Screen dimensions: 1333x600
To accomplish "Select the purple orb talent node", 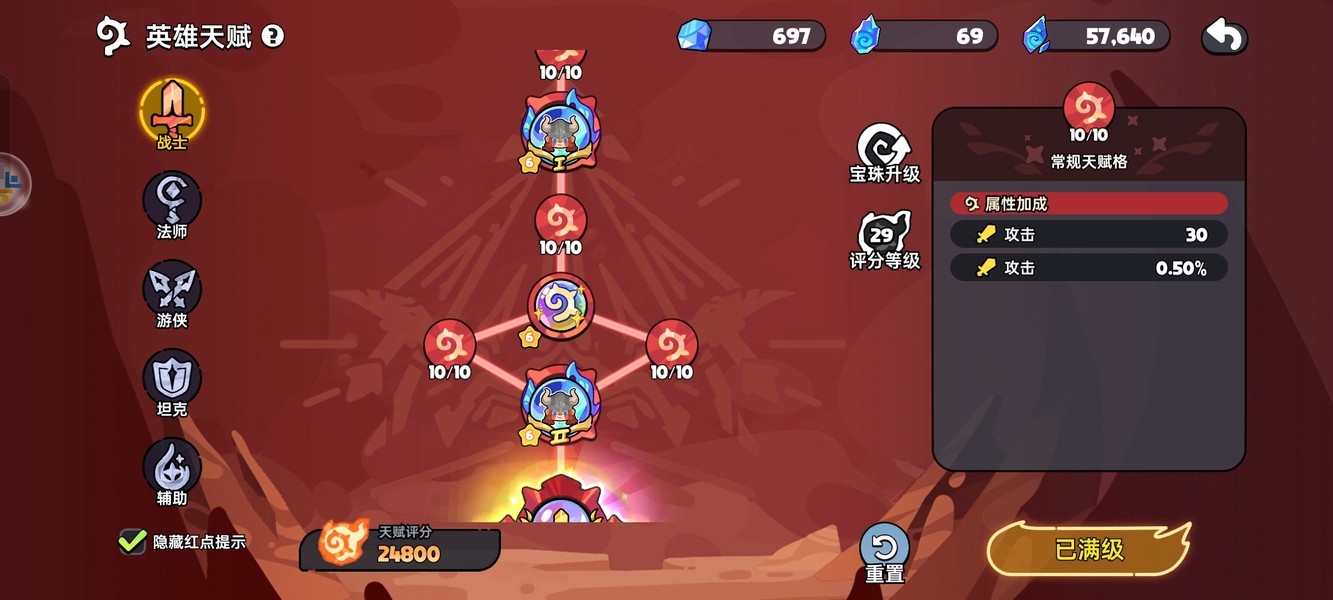I will tap(561, 306).
